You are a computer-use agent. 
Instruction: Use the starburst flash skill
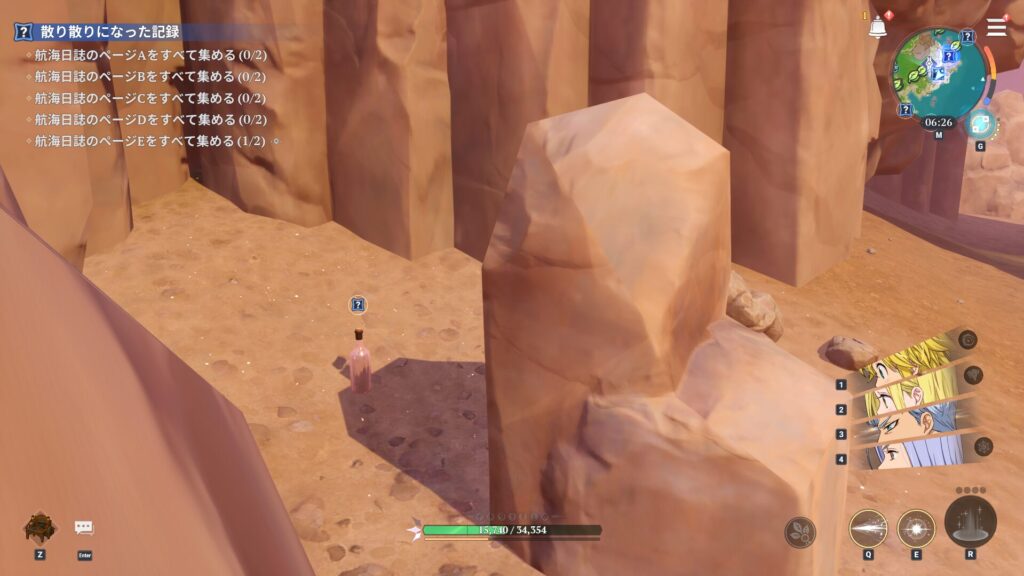coord(916,528)
